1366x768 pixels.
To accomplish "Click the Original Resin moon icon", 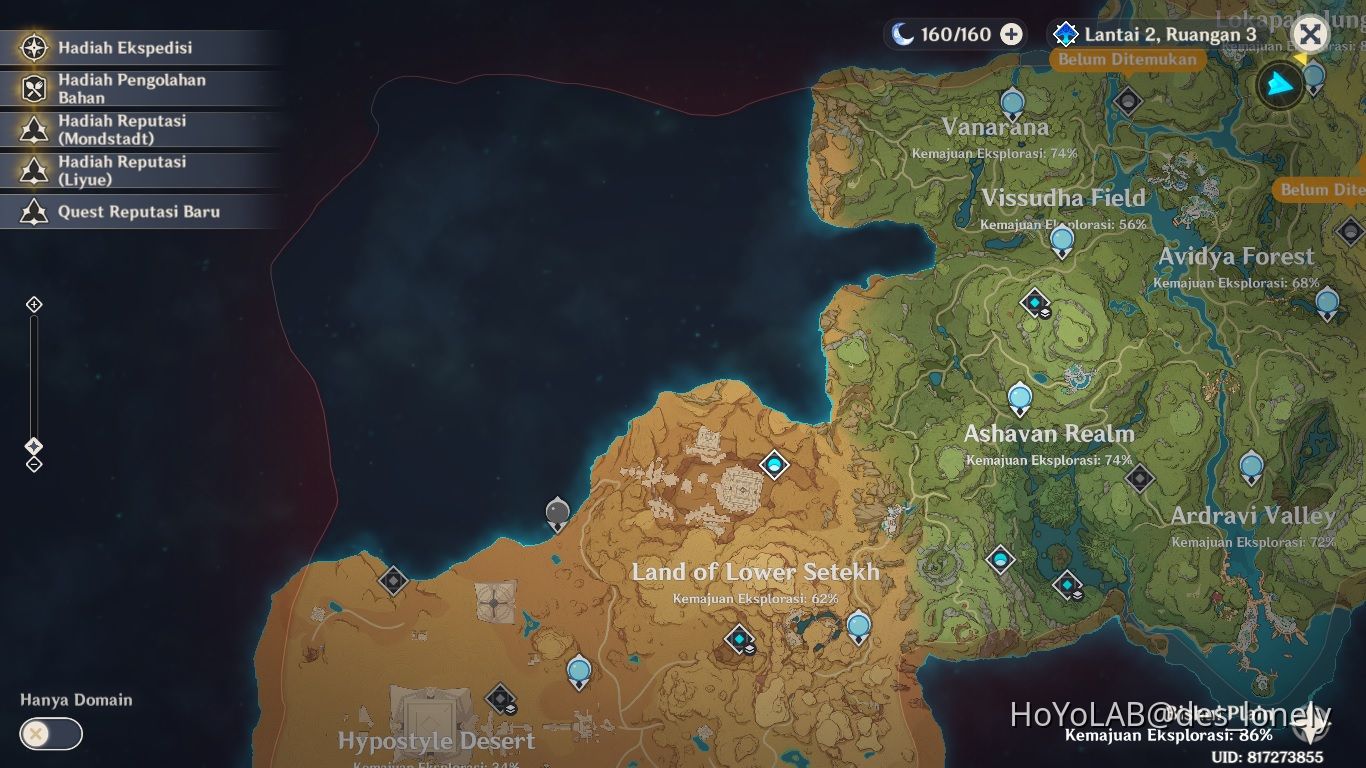I will coord(904,34).
